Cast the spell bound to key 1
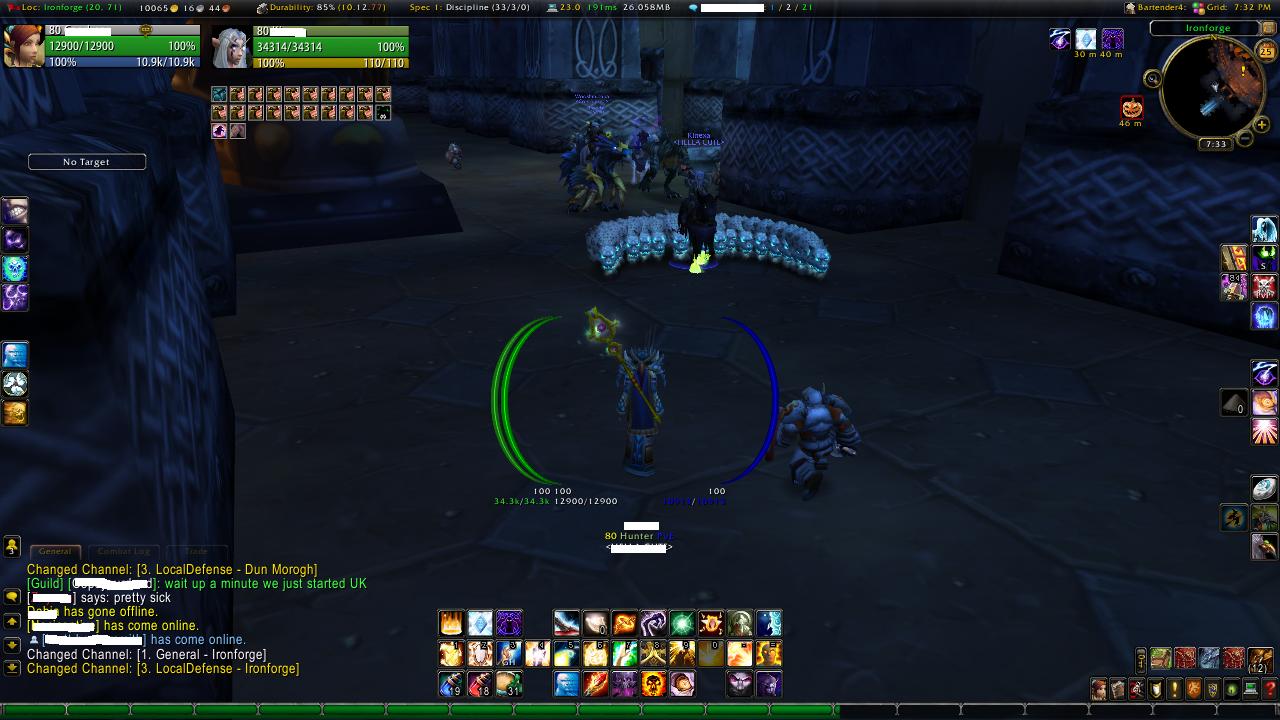The height and width of the screenshot is (720, 1280). pyautogui.click(x=451, y=654)
